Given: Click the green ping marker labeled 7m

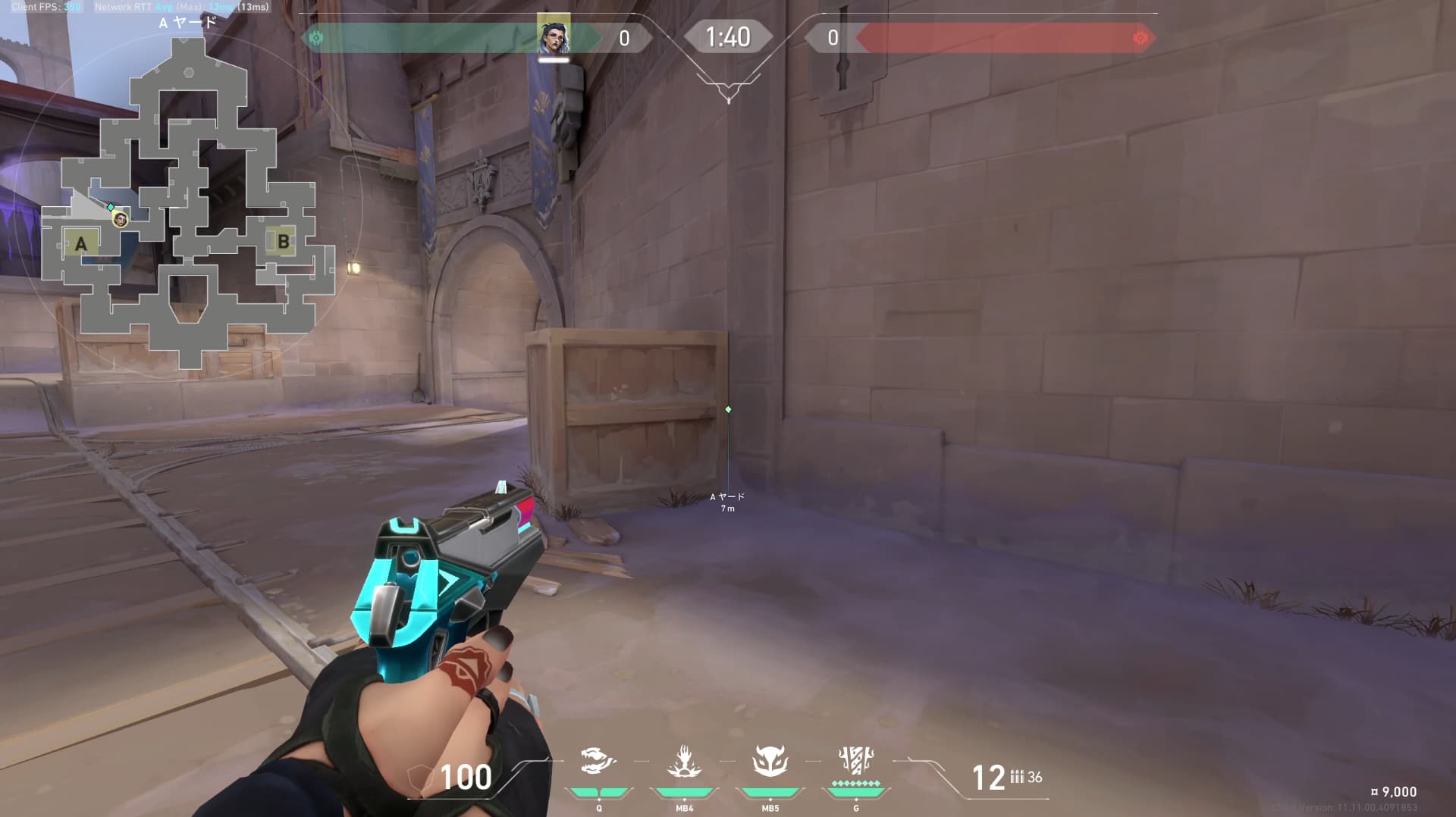Looking at the screenshot, I should 728,409.
